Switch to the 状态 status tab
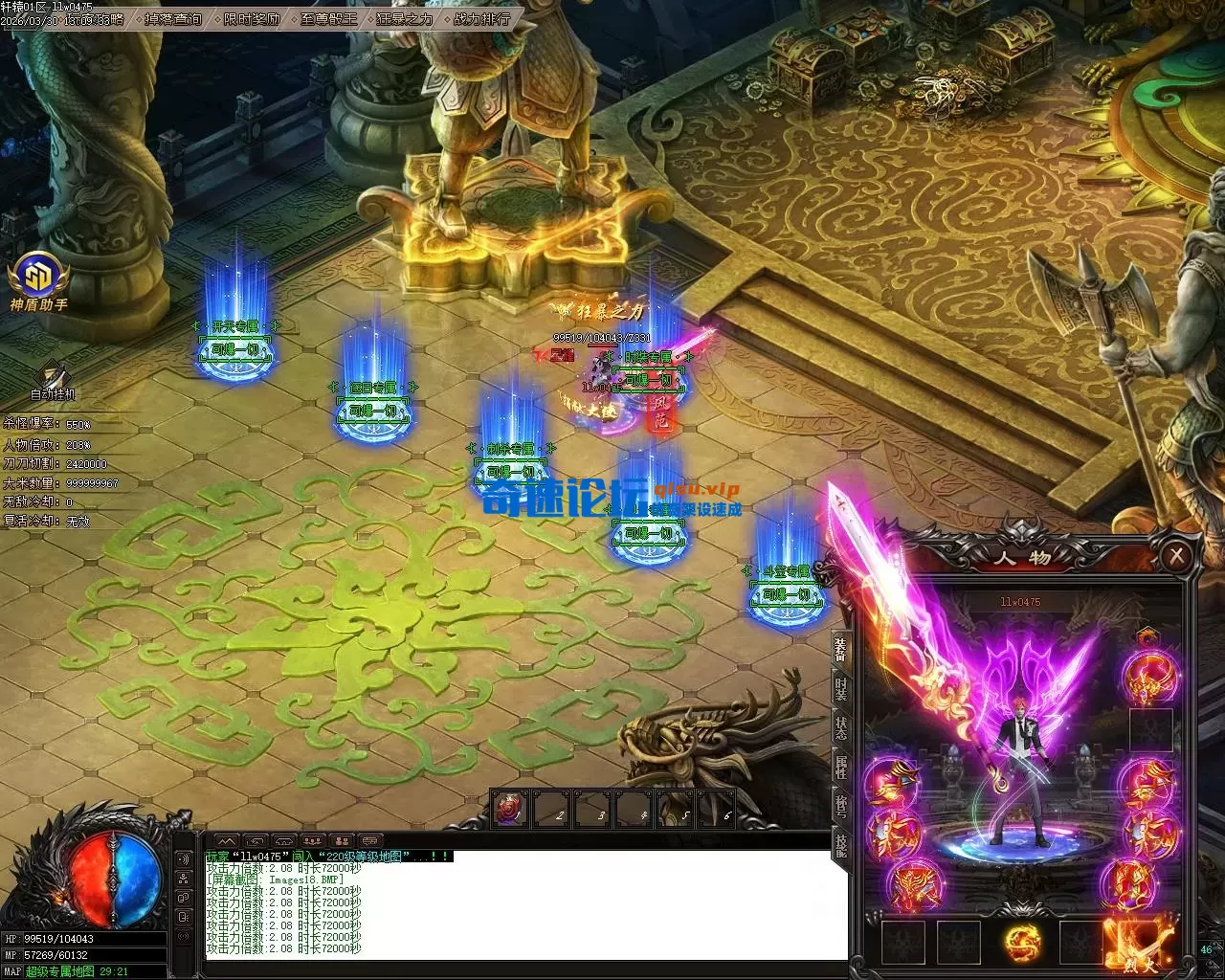This screenshot has height=980, width=1225. [840, 727]
